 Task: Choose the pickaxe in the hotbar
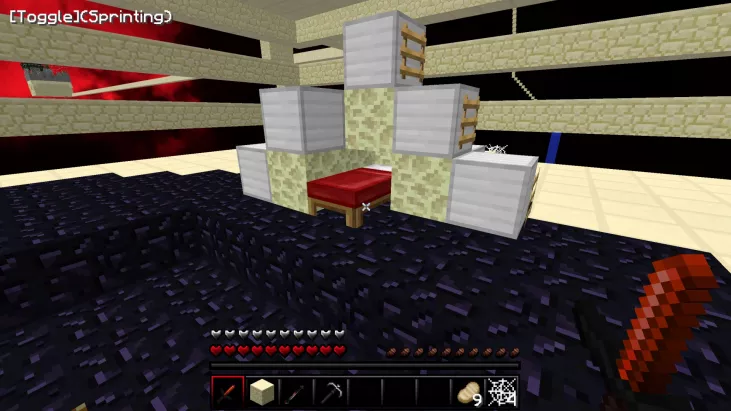331,391
